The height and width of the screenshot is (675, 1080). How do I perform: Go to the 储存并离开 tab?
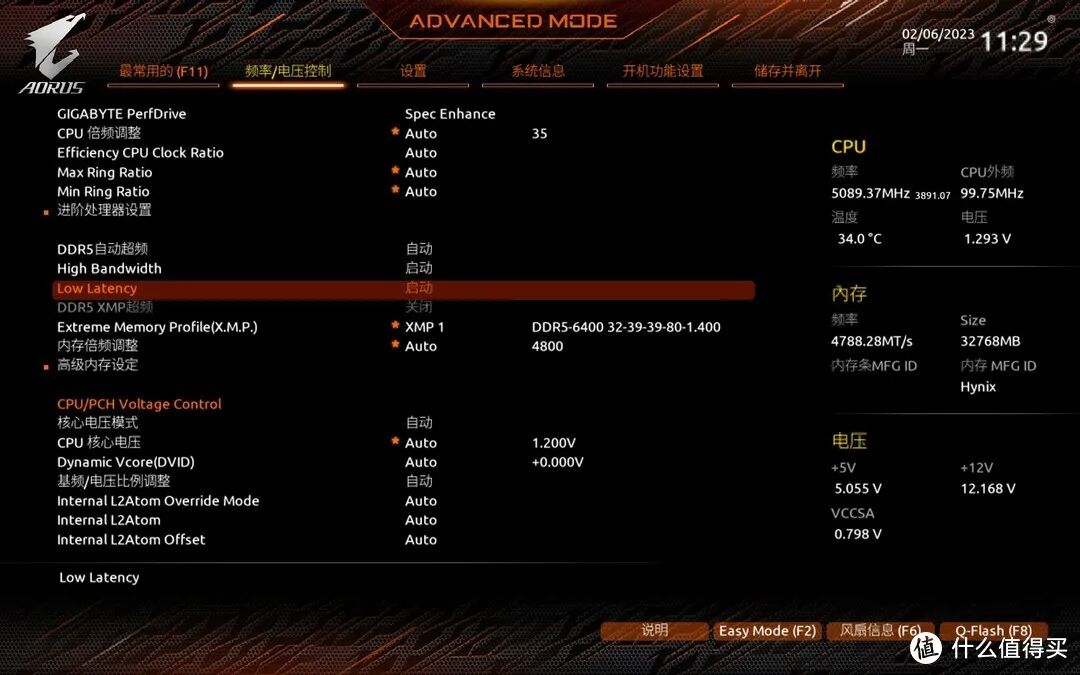point(788,71)
